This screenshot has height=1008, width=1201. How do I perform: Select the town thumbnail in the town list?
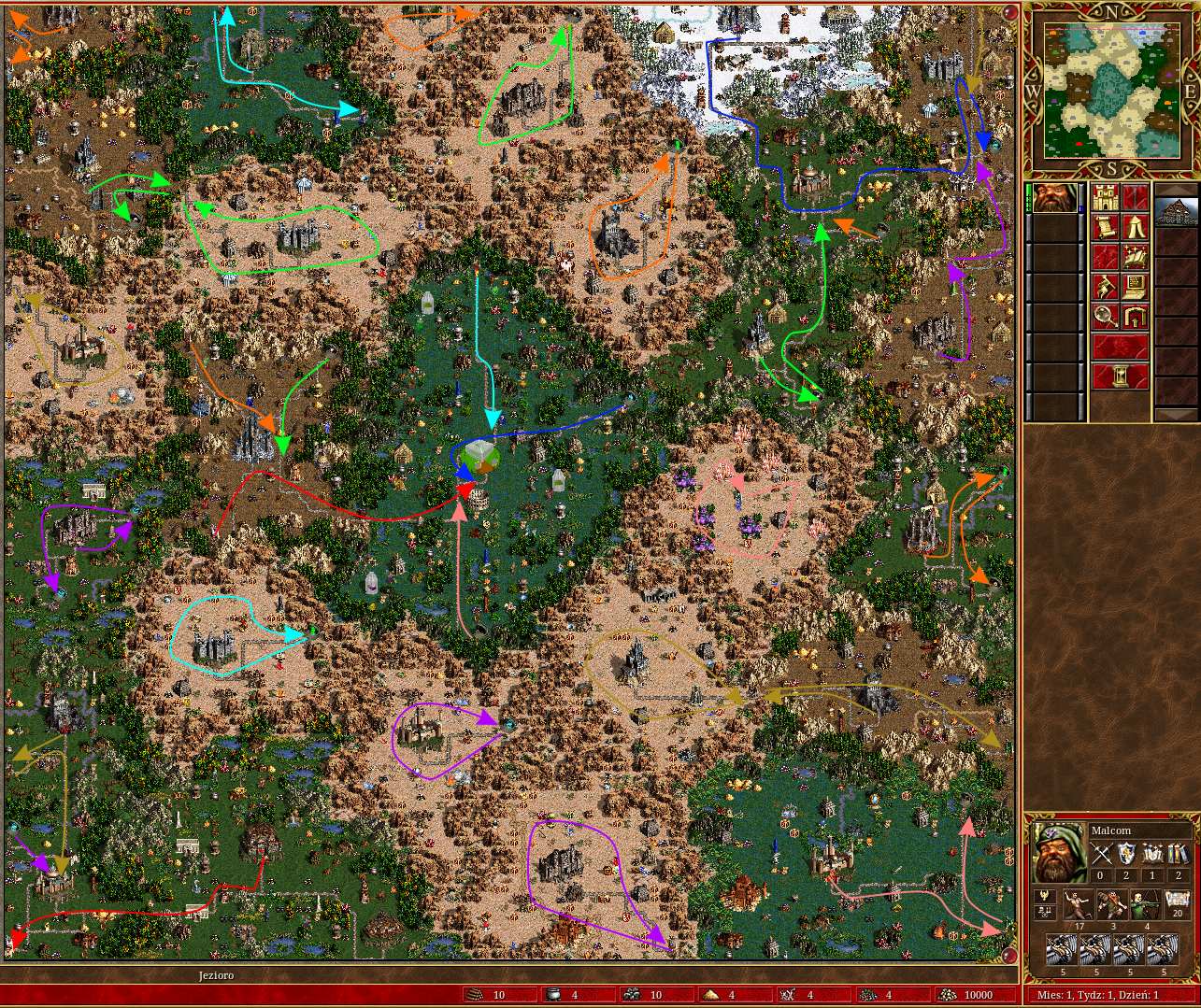(1177, 210)
